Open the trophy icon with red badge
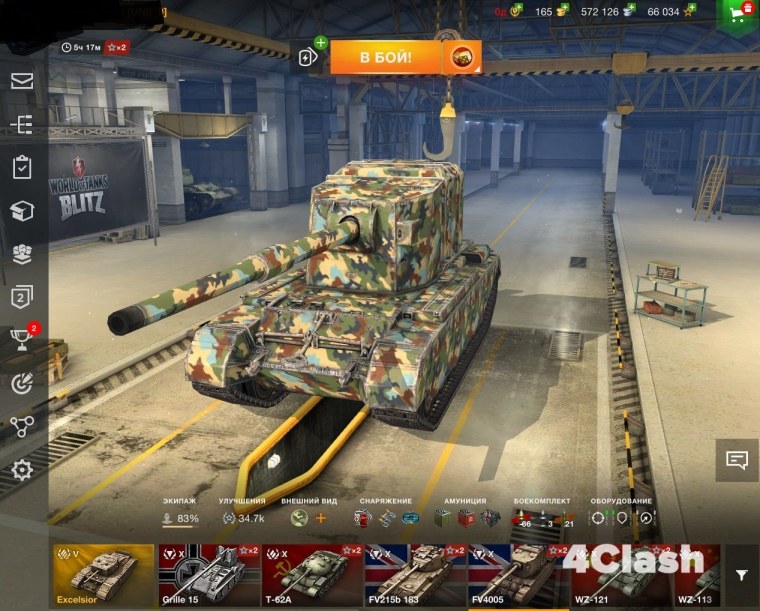The image size is (760, 611). [x=22, y=340]
